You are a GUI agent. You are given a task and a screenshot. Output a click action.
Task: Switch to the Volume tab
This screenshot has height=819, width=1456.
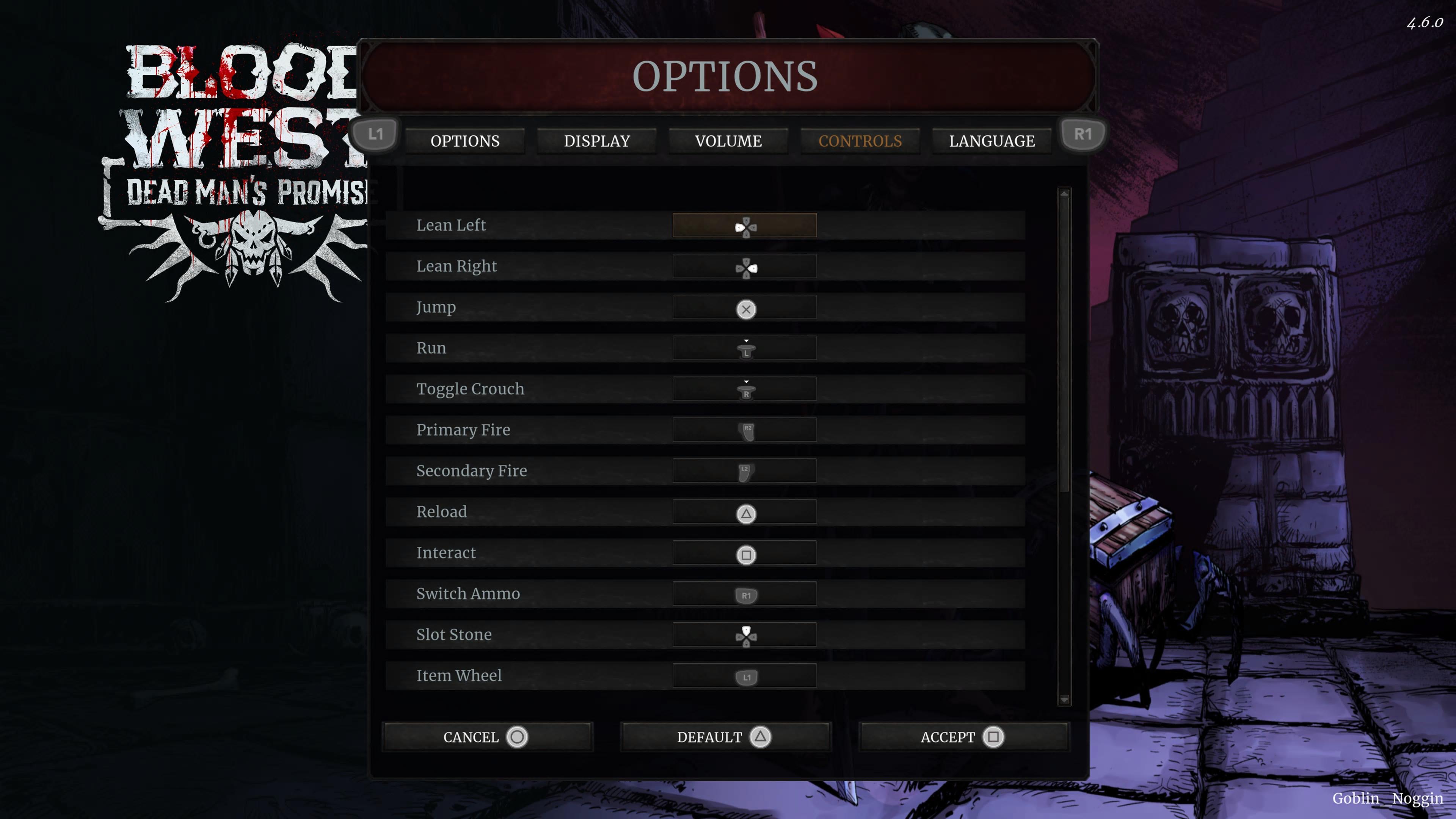728,141
